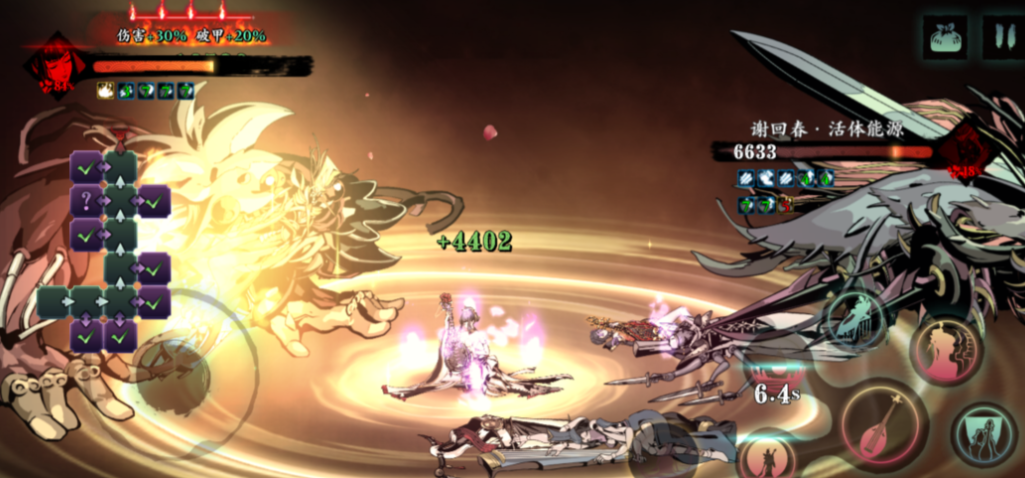Activate the red standing-swordsman skill
The width and height of the screenshot is (1025, 478).
(768, 458)
